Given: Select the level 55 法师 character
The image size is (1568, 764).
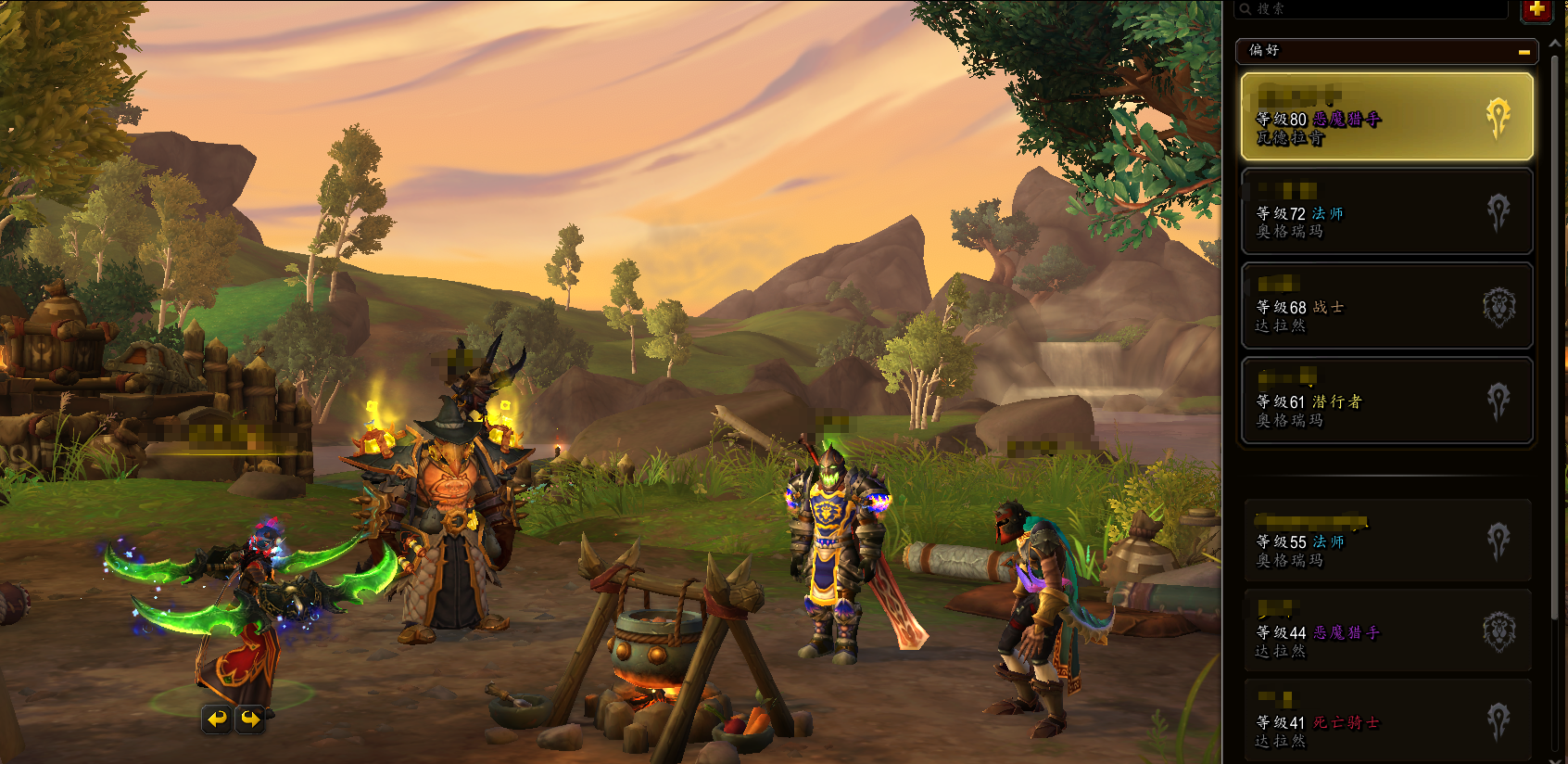Looking at the screenshot, I should [x=1386, y=541].
